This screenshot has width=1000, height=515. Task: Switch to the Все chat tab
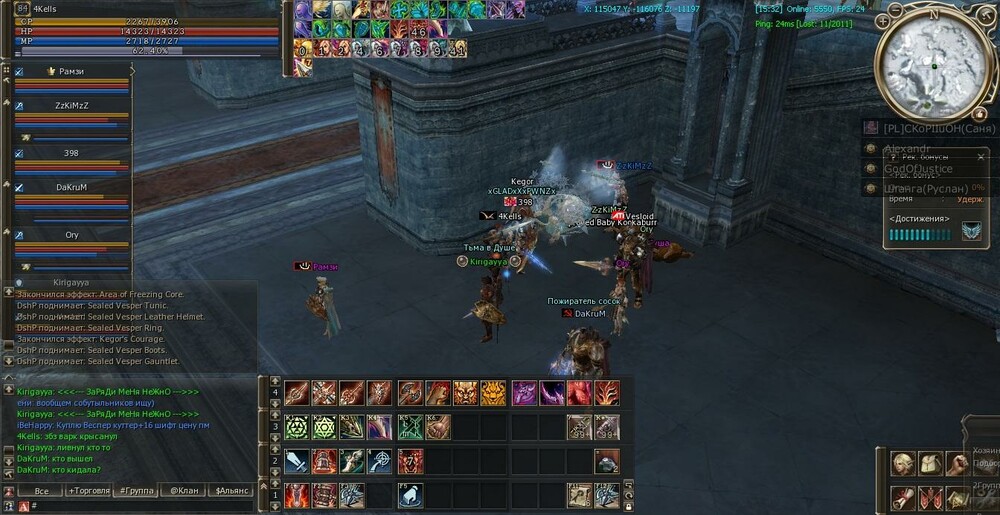[x=41, y=491]
